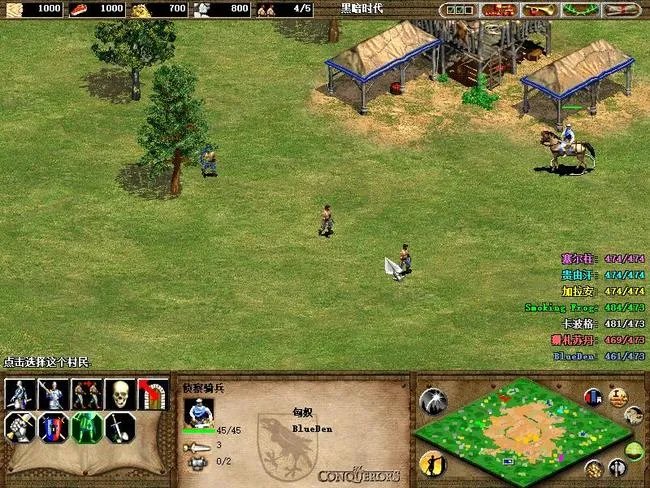Click the sword-in-ground stop command
Viewport: 650px width, 488px height.
tap(120, 428)
